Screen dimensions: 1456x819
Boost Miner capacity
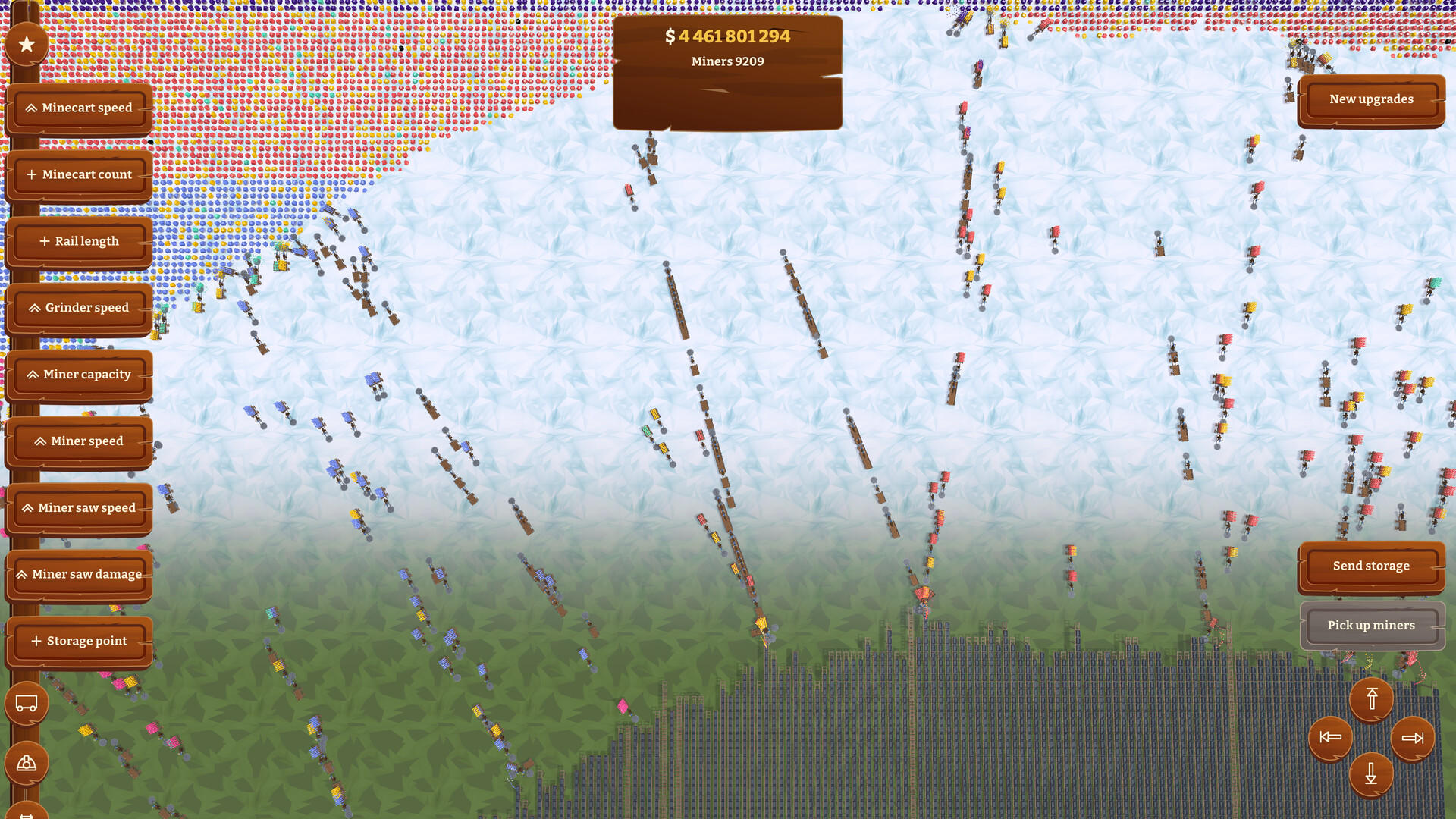[80, 374]
